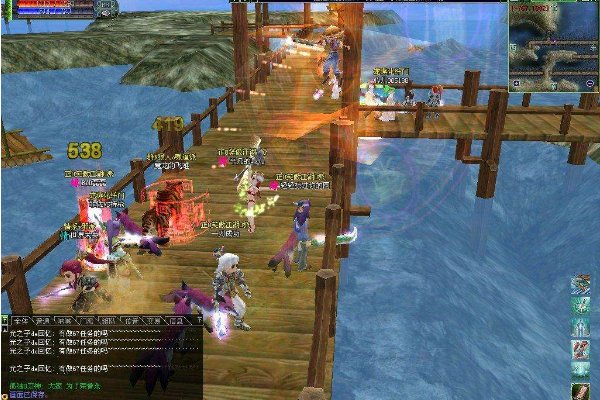Open the minimap in the corner
Screen dimensions: 600x400
point(553,45)
